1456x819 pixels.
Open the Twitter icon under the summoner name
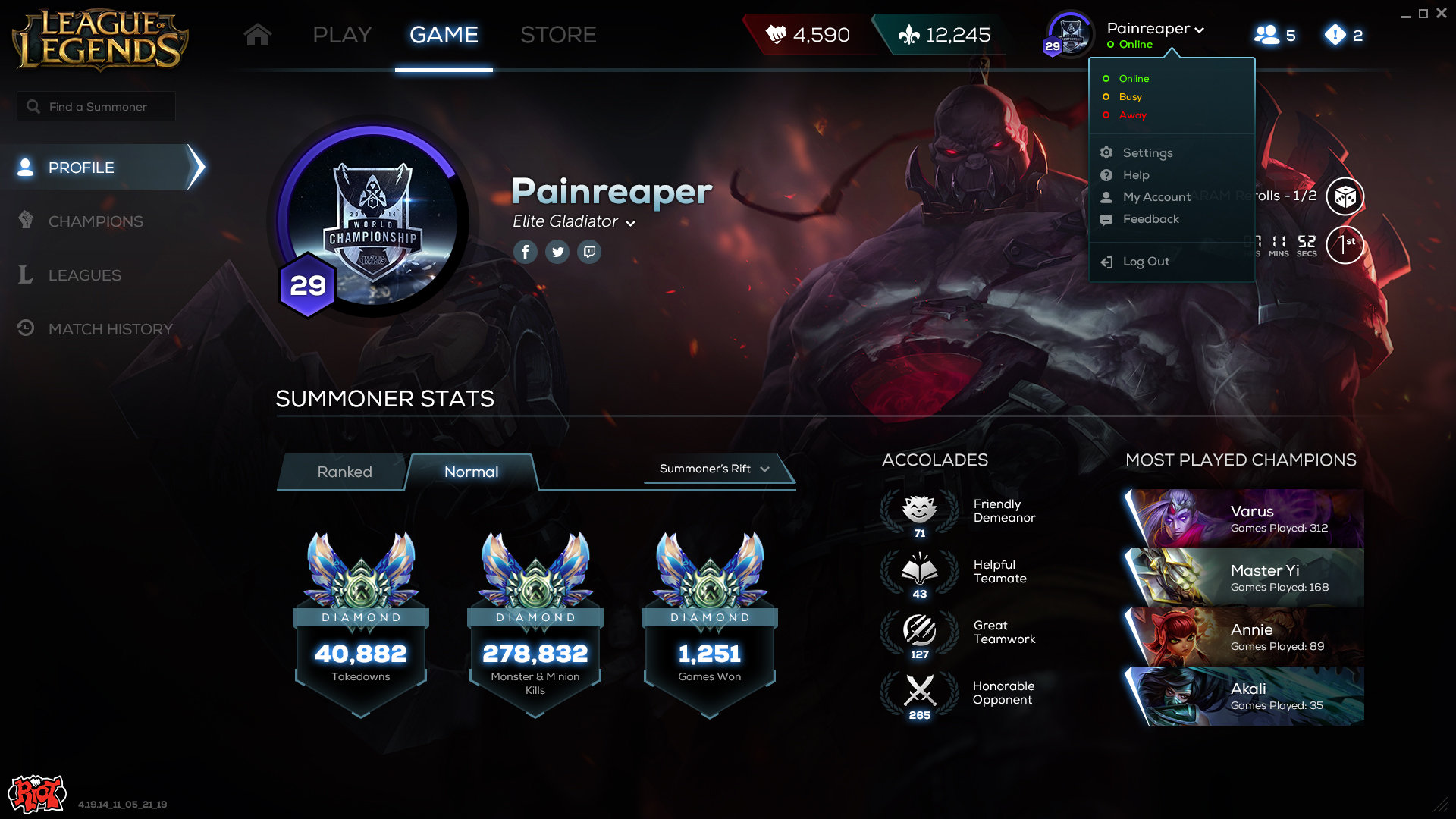557,252
